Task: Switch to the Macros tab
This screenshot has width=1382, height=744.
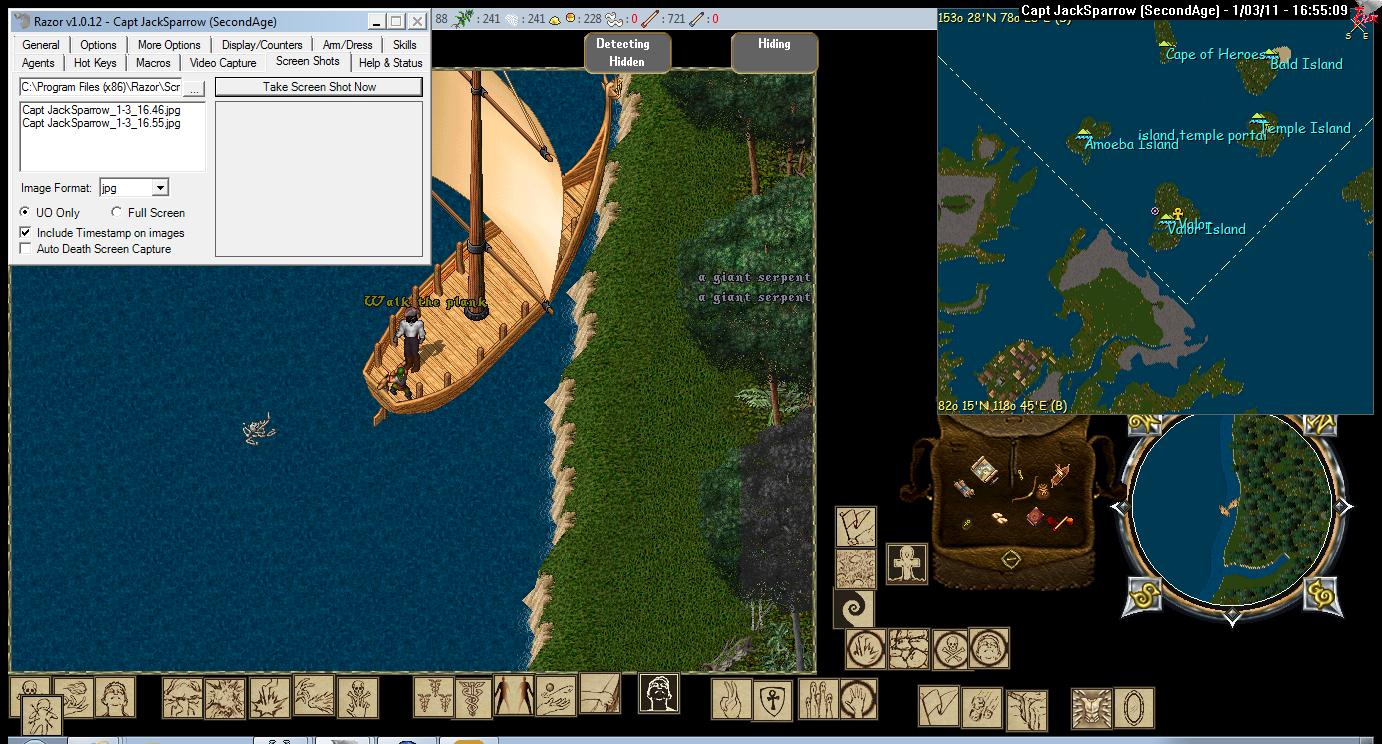Action: click(153, 63)
